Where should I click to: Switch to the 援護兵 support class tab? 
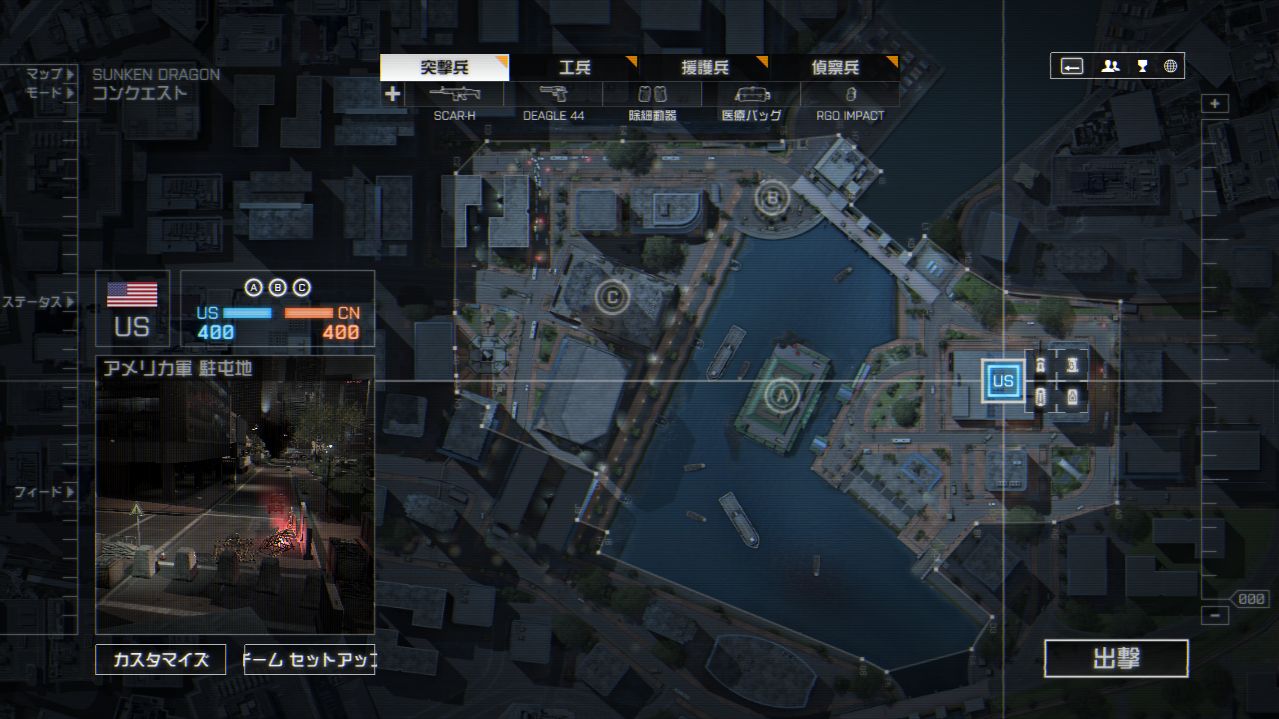(704, 68)
